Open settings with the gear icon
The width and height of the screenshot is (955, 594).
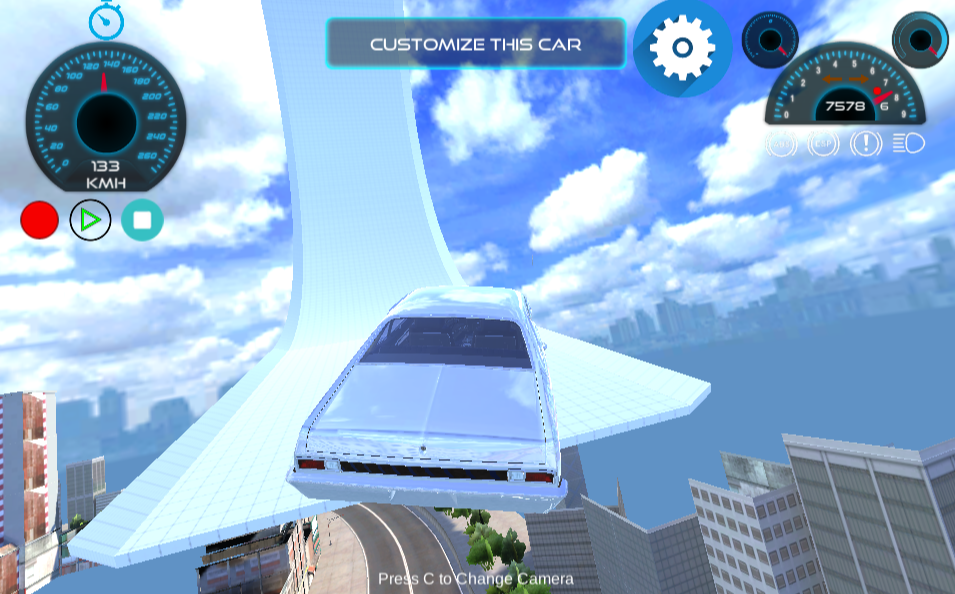click(x=682, y=47)
